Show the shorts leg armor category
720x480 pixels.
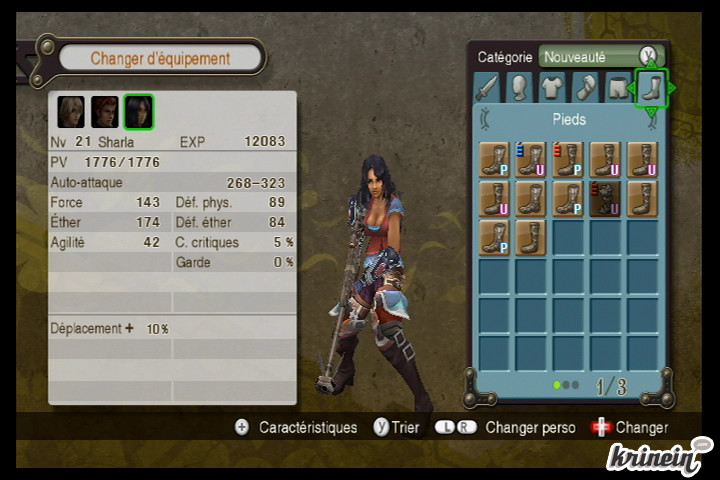[x=619, y=88]
